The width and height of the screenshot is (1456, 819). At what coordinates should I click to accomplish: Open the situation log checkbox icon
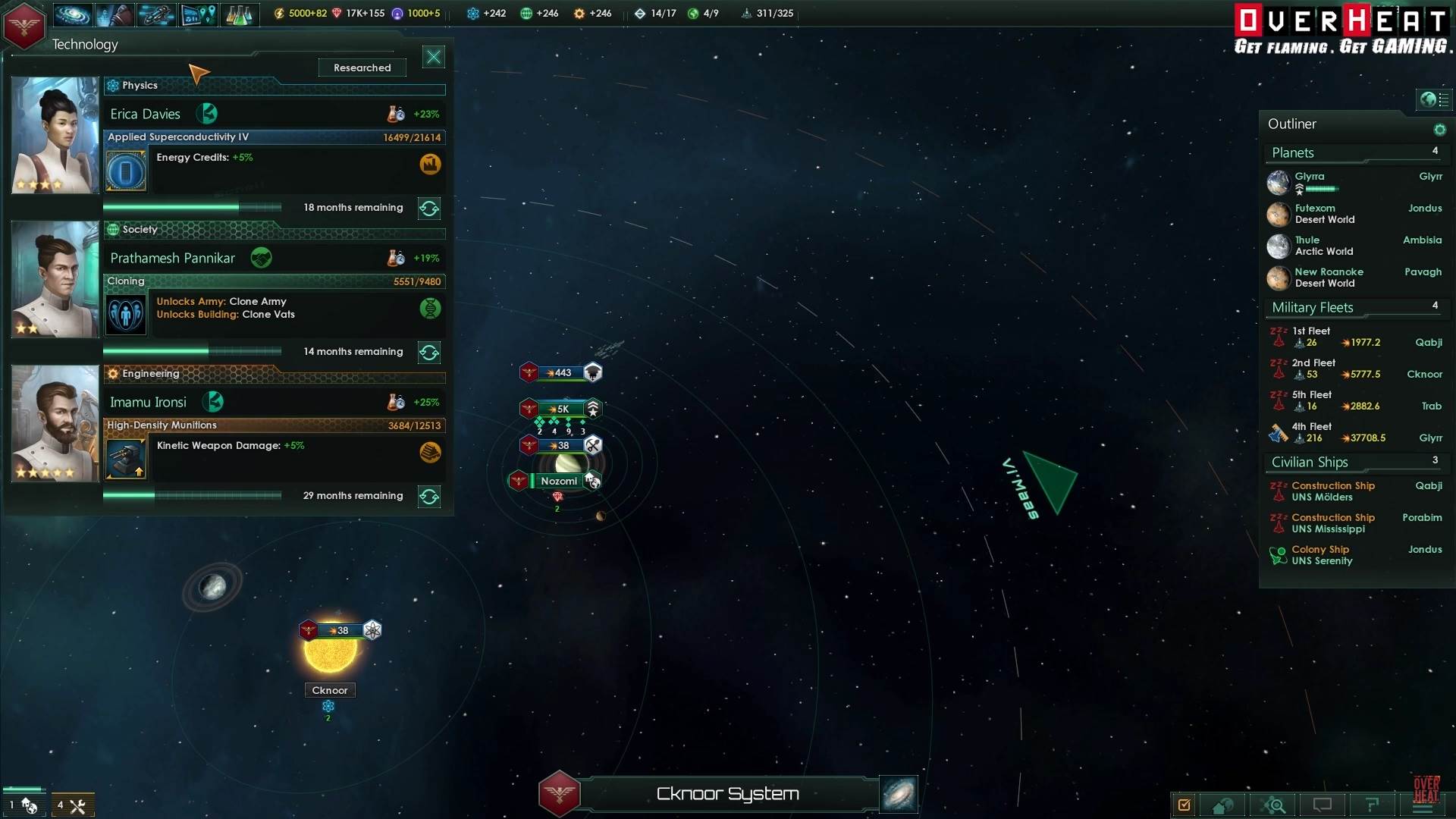click(x=1184, y=805)
